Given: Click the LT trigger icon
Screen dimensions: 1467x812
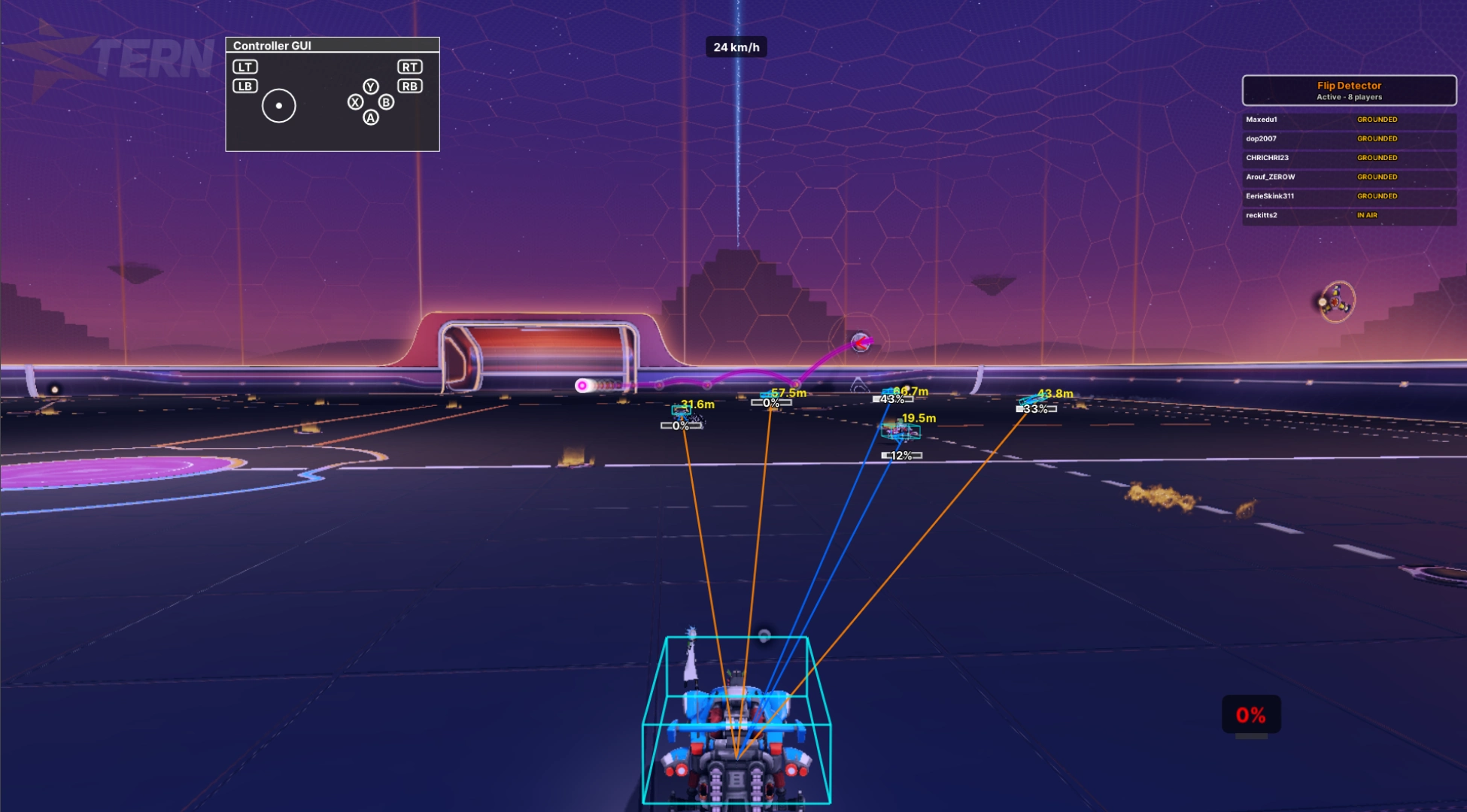Looking at the screenshot, I should pos(243,67).
